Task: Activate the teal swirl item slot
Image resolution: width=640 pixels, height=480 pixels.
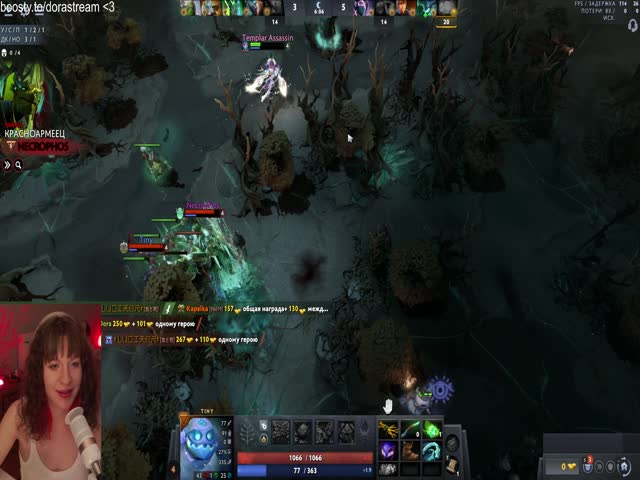Action: [x=431, y=450]
